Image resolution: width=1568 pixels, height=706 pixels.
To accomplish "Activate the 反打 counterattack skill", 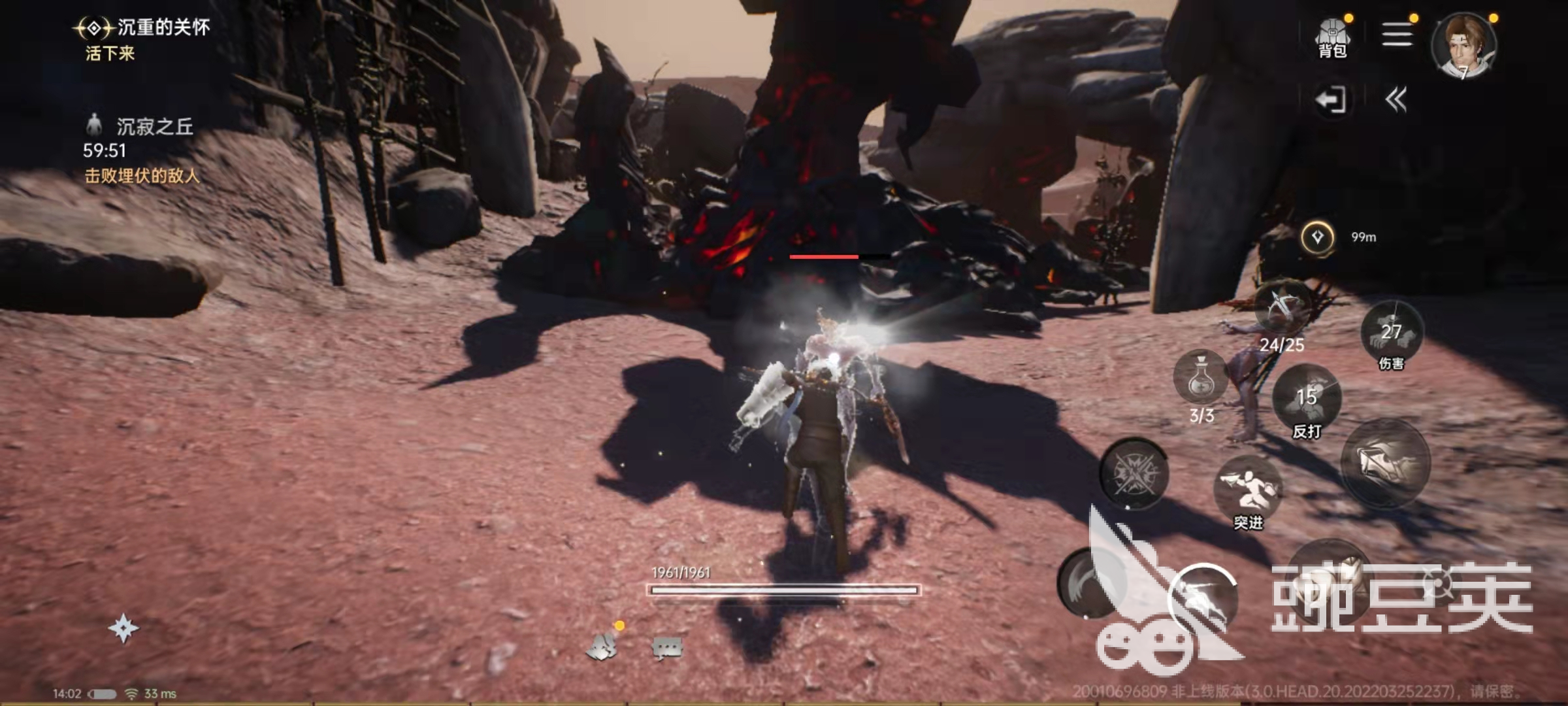I will (1307, 397).
